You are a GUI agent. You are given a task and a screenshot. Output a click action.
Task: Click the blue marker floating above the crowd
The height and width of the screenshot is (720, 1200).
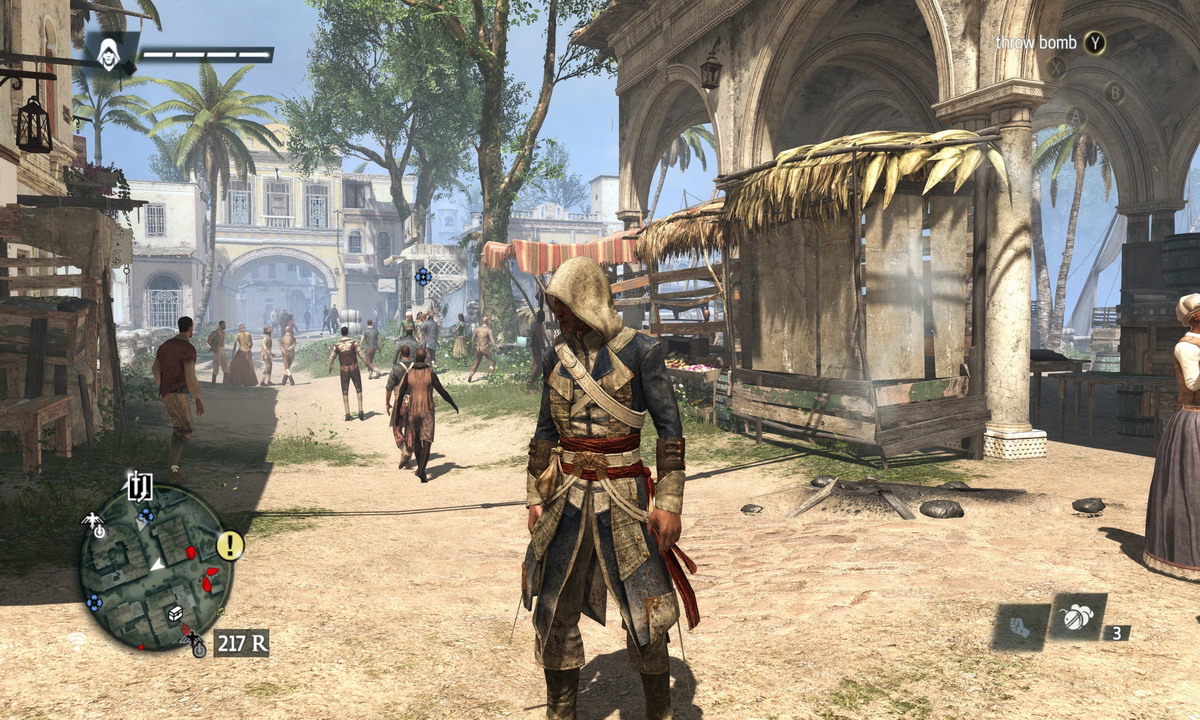(x=423, y=275)
